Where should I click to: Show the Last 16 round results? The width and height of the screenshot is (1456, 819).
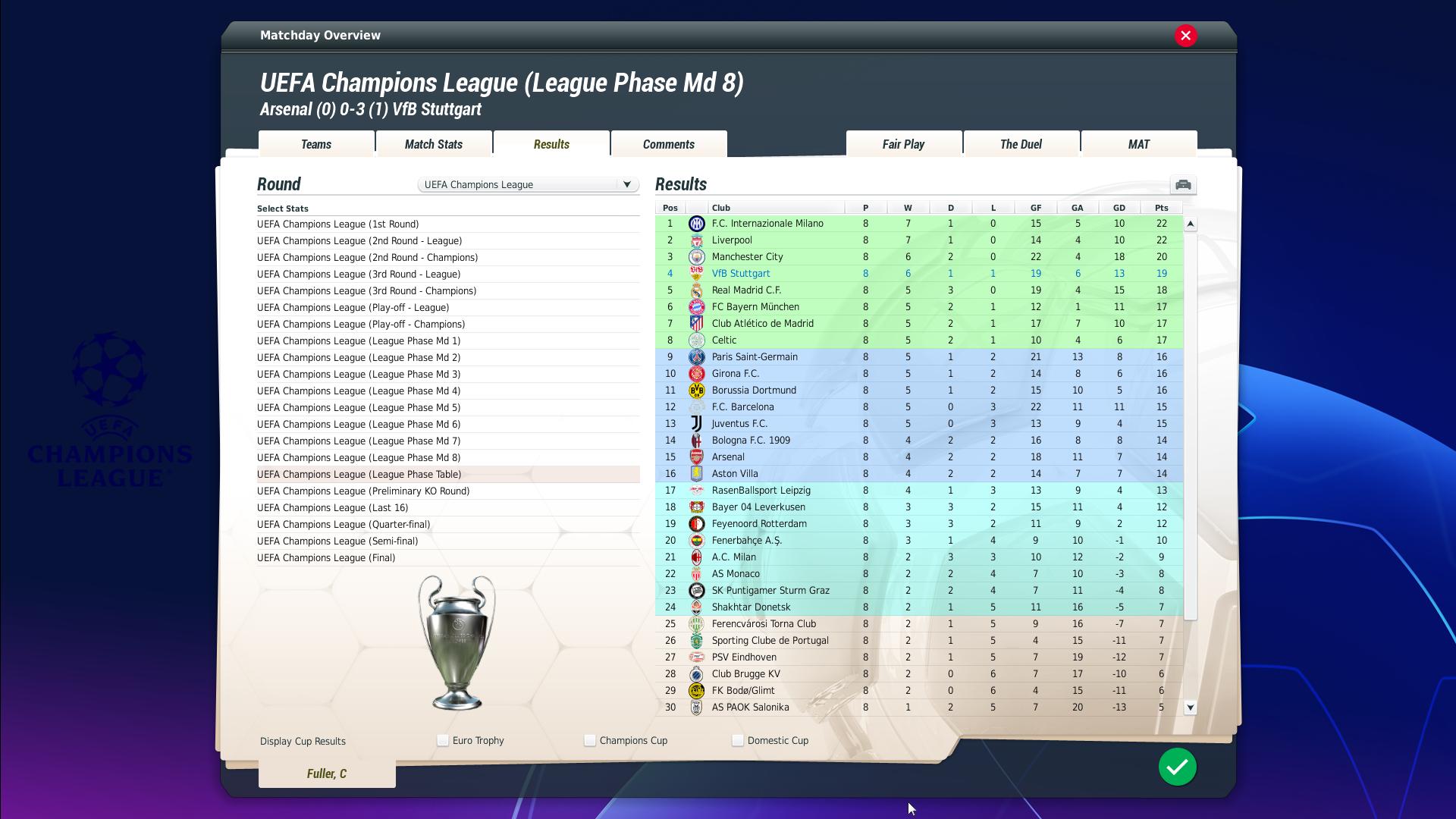[332, 508]
